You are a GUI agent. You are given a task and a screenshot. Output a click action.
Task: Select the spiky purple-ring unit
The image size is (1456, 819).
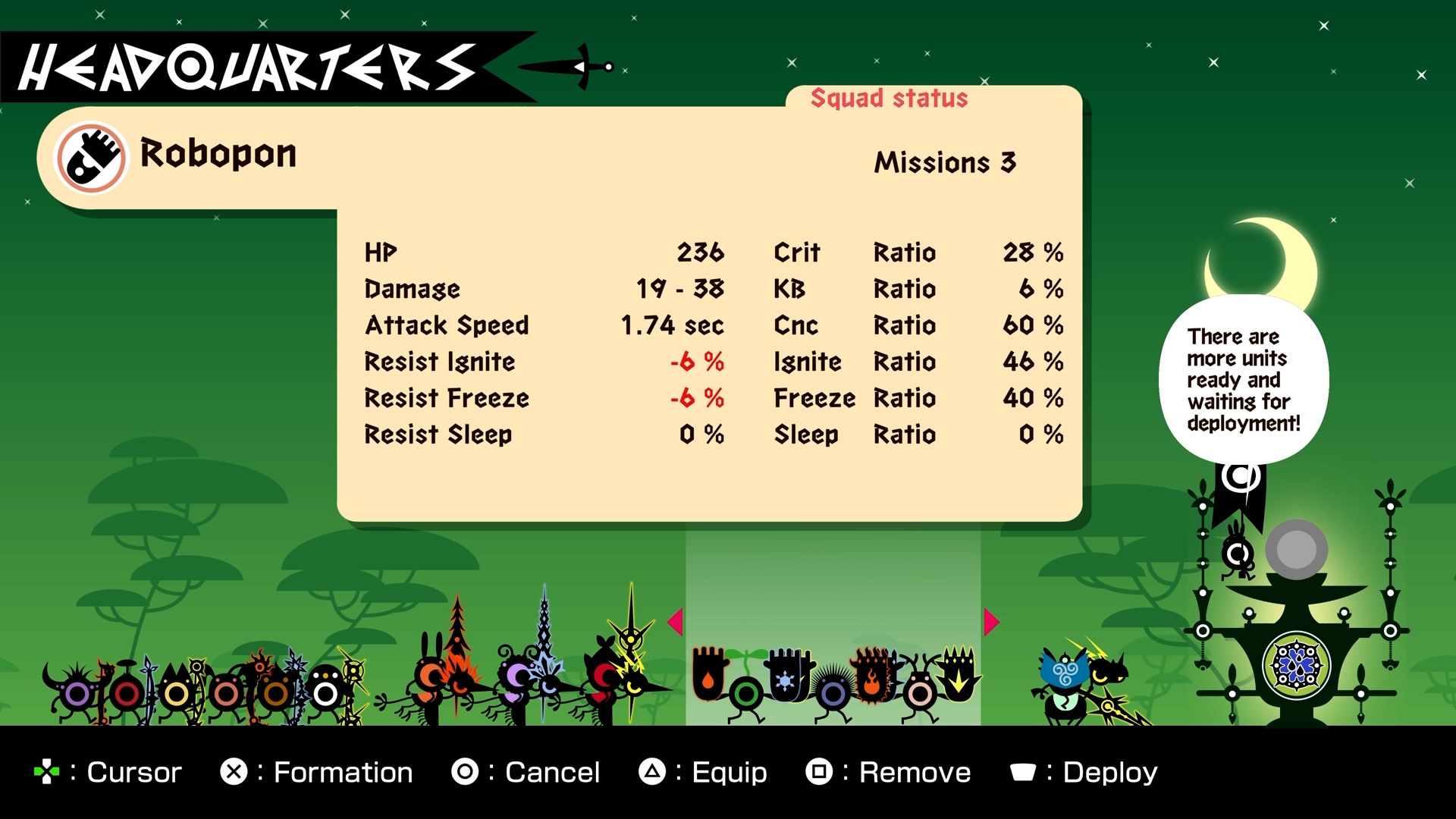833,689
